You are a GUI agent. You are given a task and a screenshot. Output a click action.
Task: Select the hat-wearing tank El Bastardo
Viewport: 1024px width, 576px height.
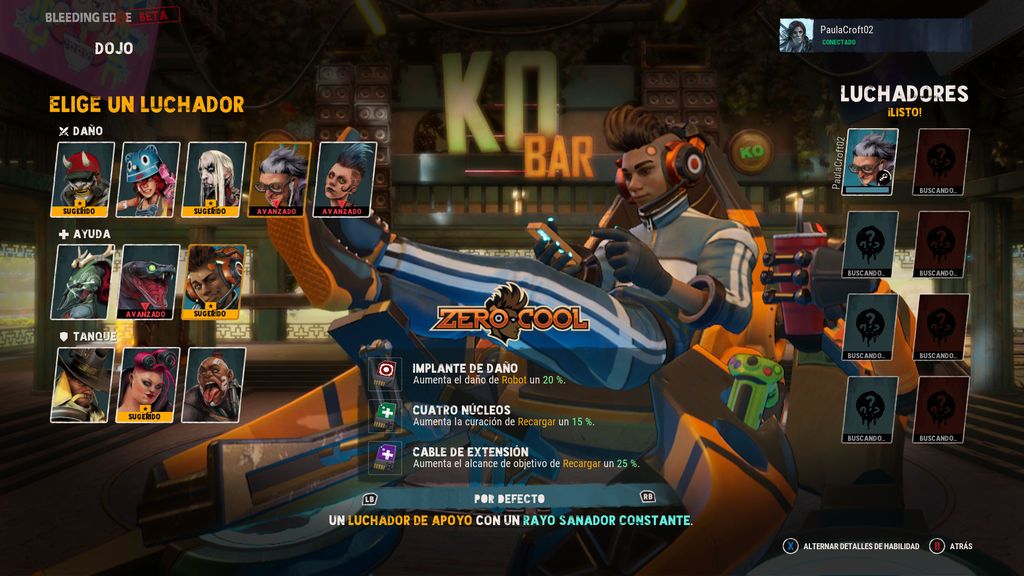tap(82, 384)
